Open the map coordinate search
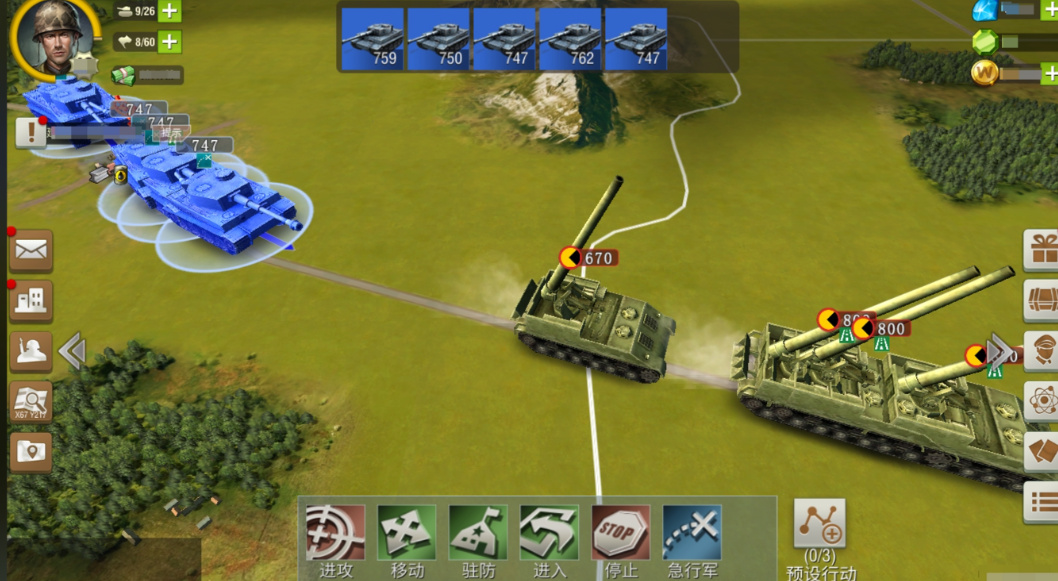The width and height of the screenshot is (1058, 581). point(31,402)
